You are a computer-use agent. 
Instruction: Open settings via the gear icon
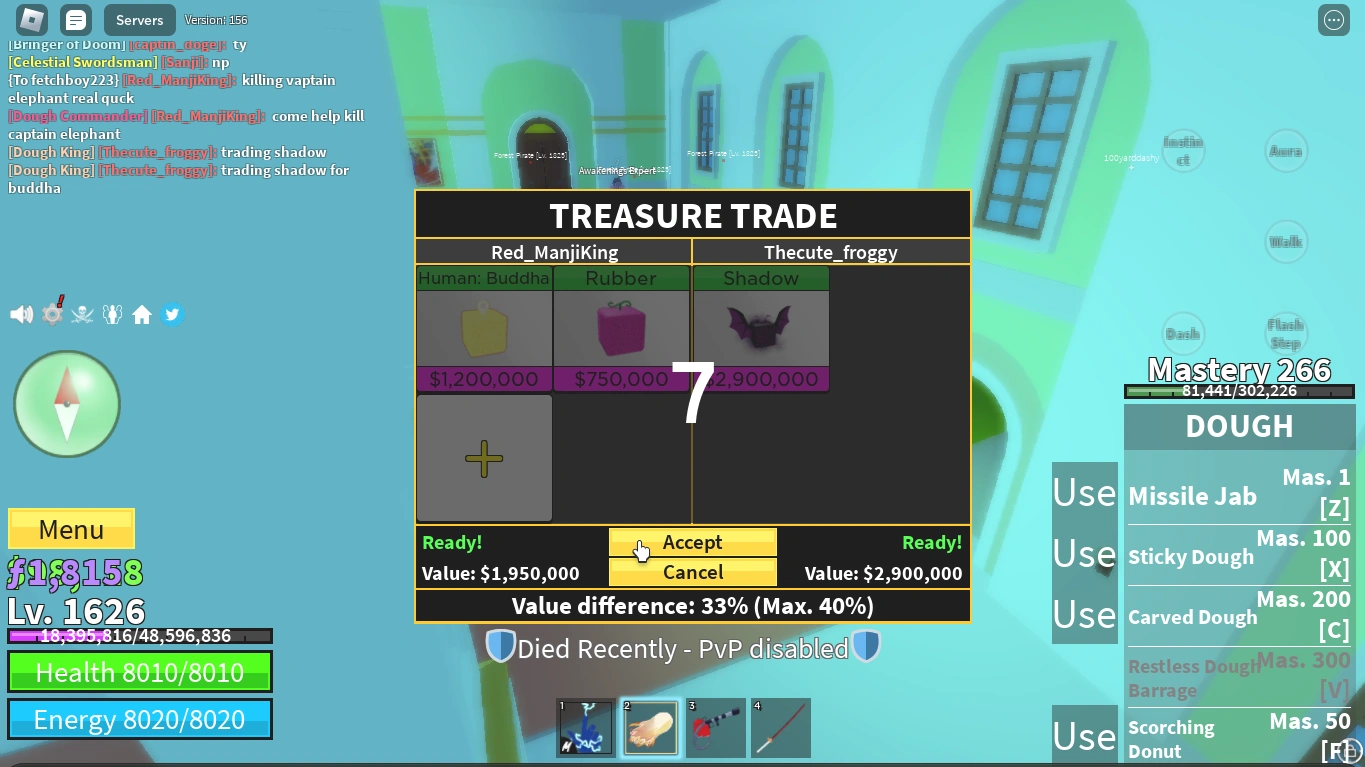[51, 313]
